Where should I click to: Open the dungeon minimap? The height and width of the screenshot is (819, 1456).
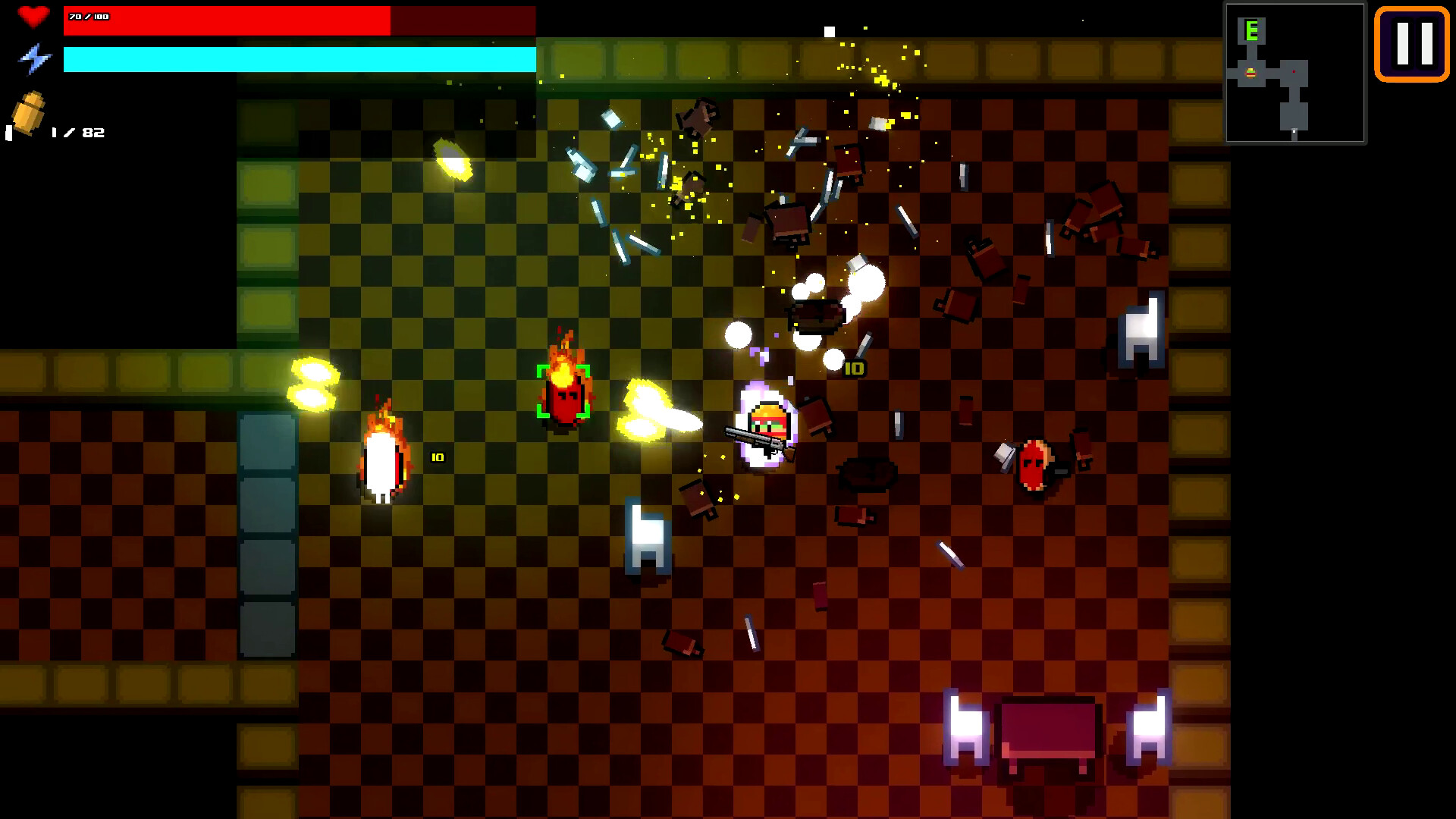(x=1295, y=74)
